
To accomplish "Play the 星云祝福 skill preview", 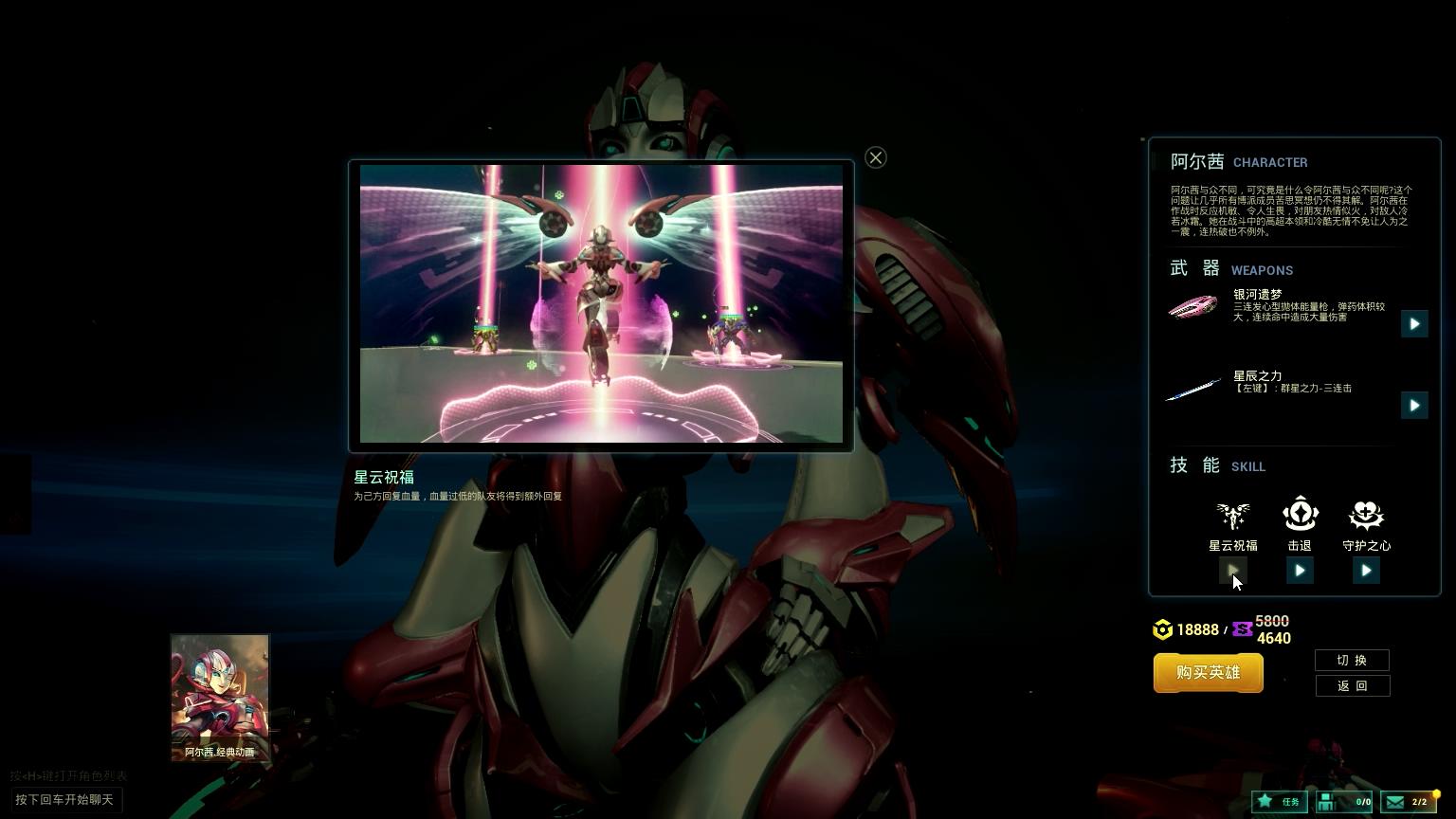I will (x=1232, y=571).
